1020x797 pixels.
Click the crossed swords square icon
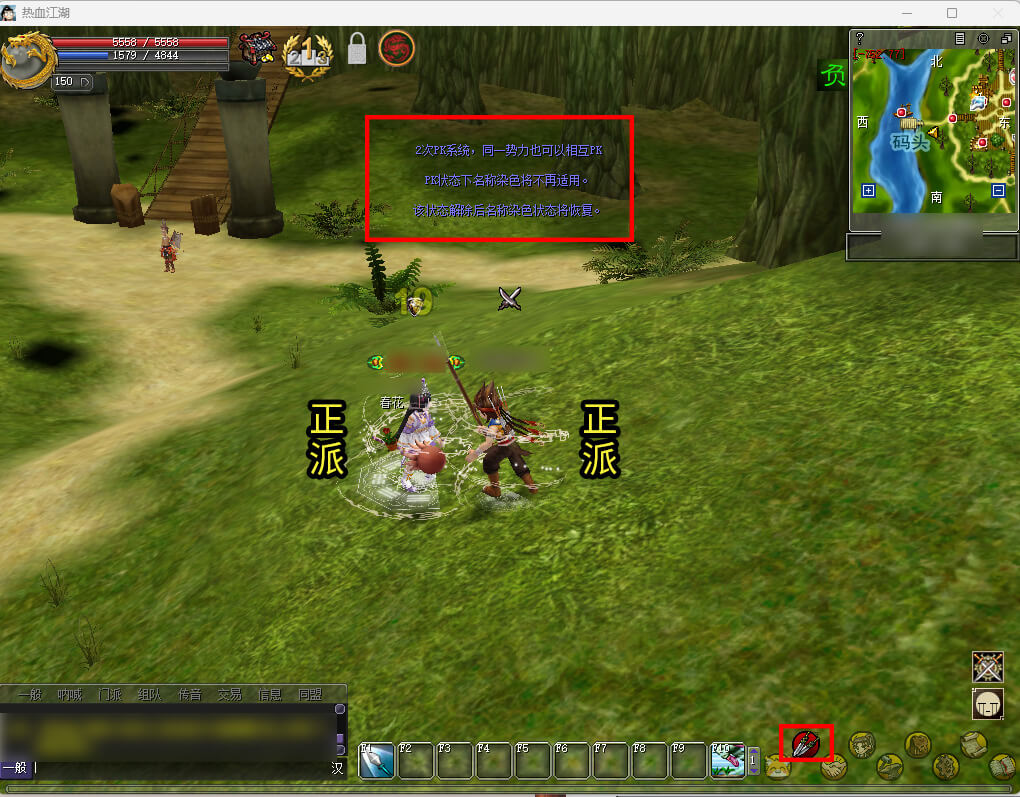[x=988, y=667]
